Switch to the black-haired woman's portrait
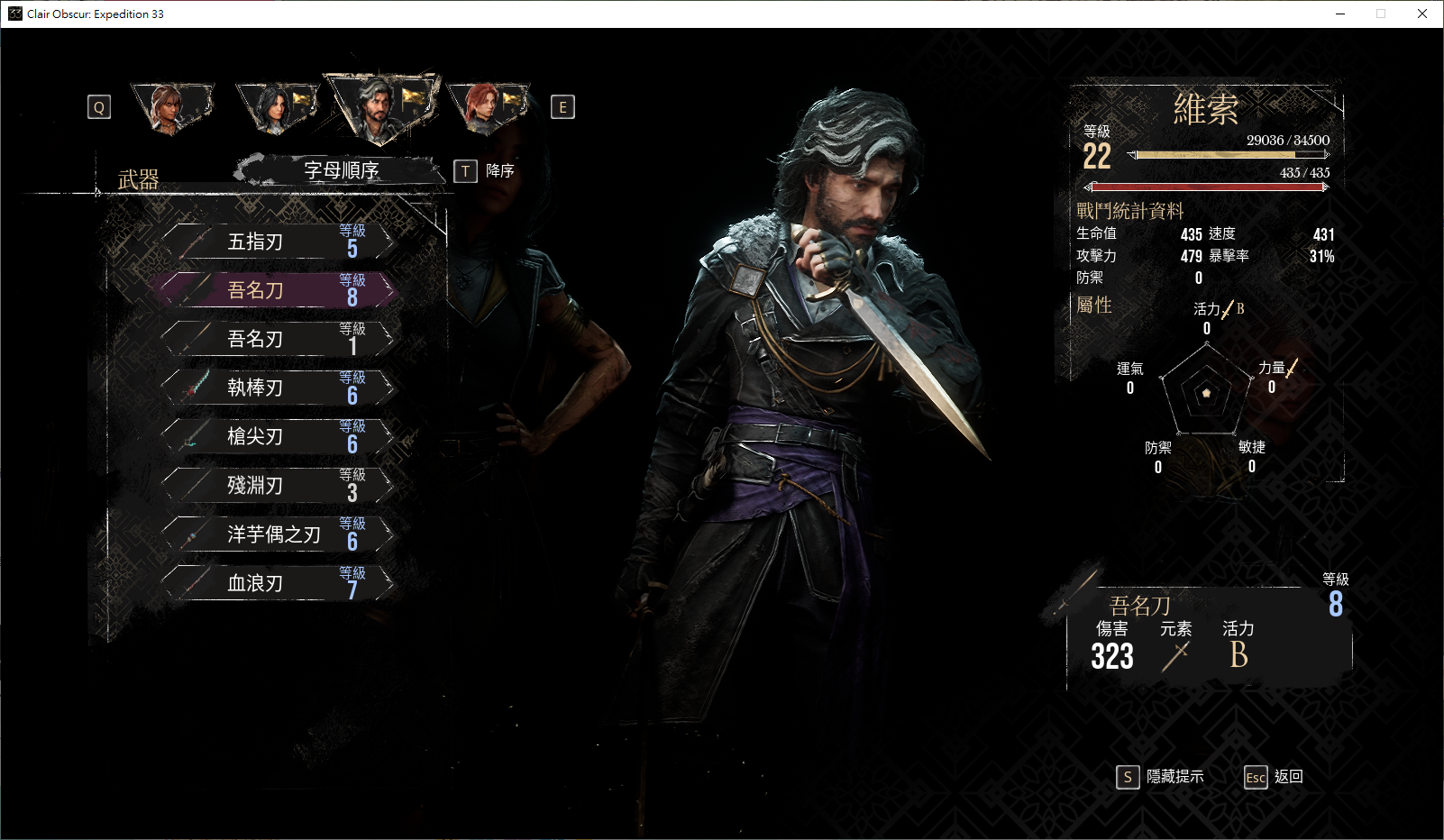This screenshot has height=840, width=1444. [x=275, y=108]
